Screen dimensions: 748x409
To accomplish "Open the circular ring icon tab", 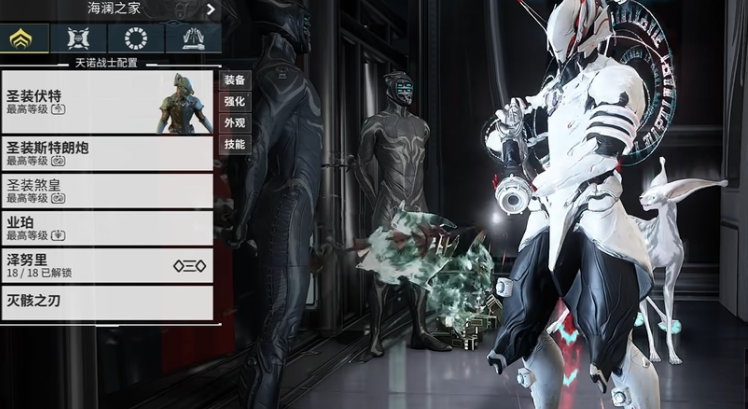I will coord(136,39).
